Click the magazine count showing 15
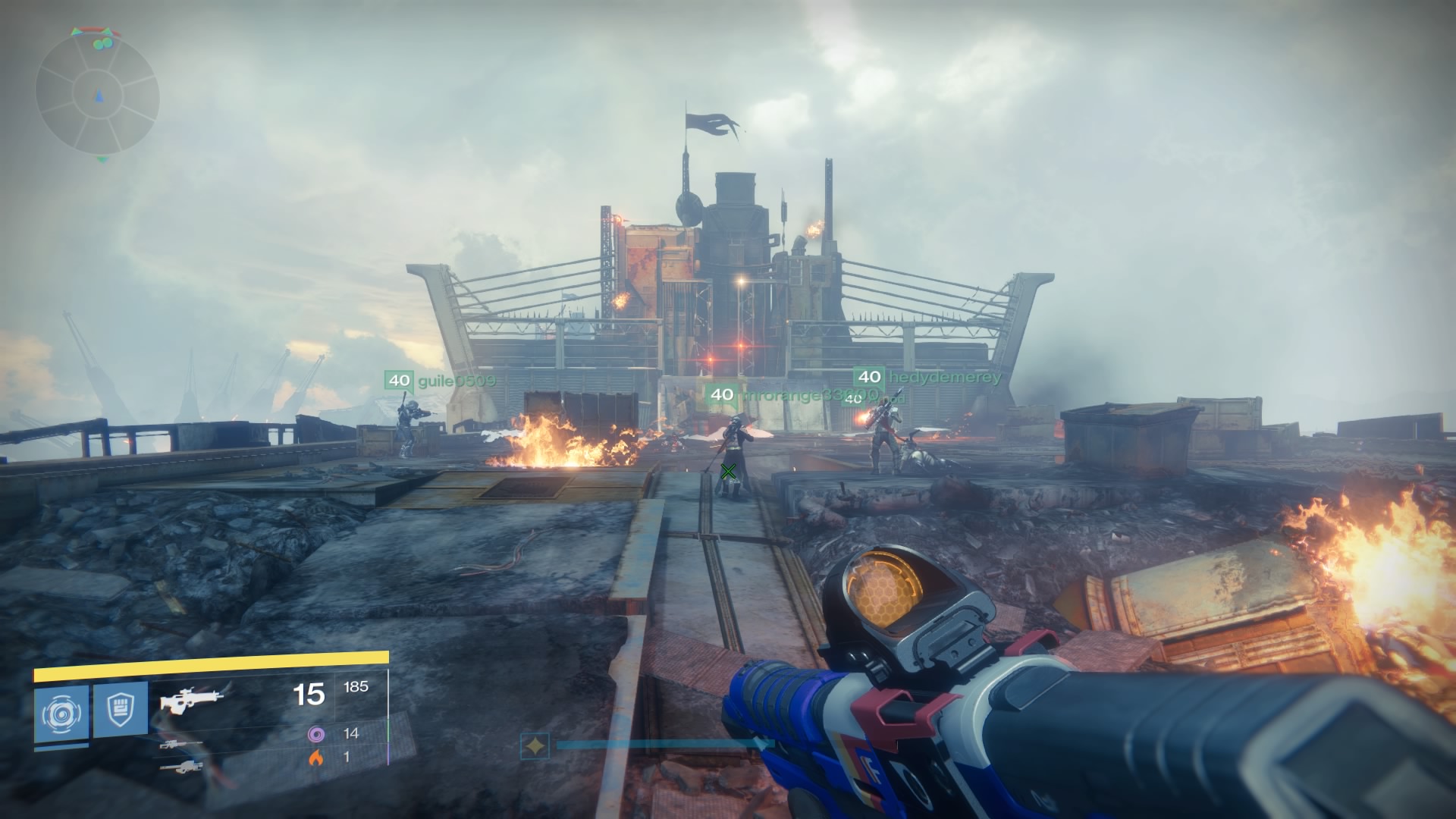Screen dimensions: 1456x819 click(x=308, y=695)
